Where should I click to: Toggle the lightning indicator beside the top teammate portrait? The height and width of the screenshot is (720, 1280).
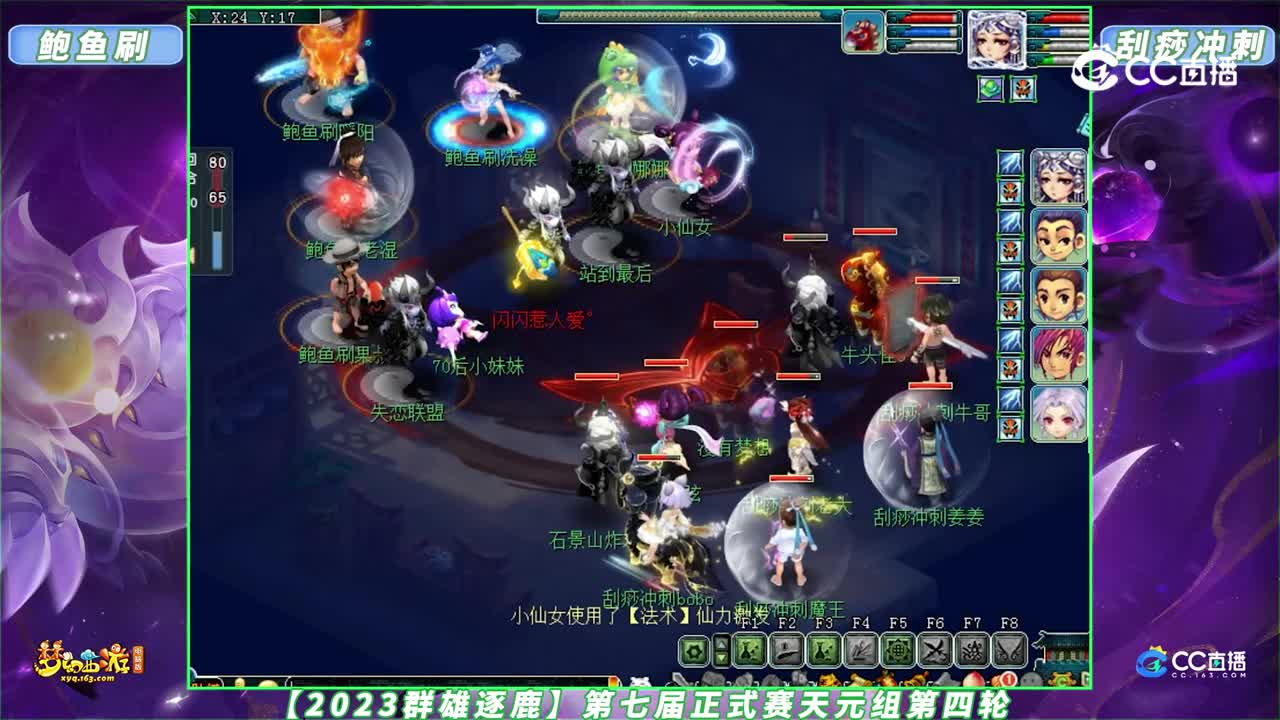tap(1007, 163)
